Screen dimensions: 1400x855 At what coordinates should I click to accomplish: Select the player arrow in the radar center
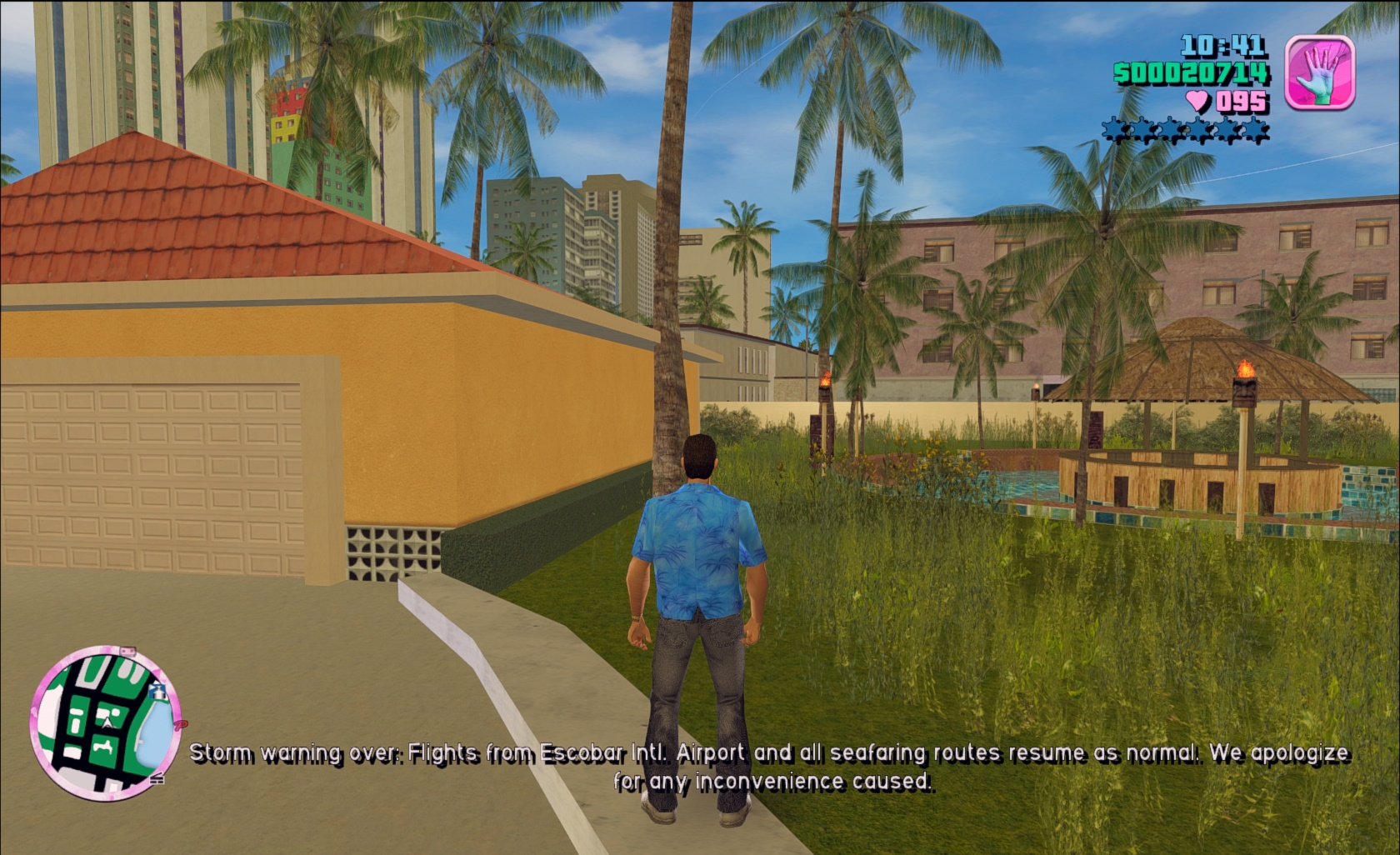(x=107, y=723)
